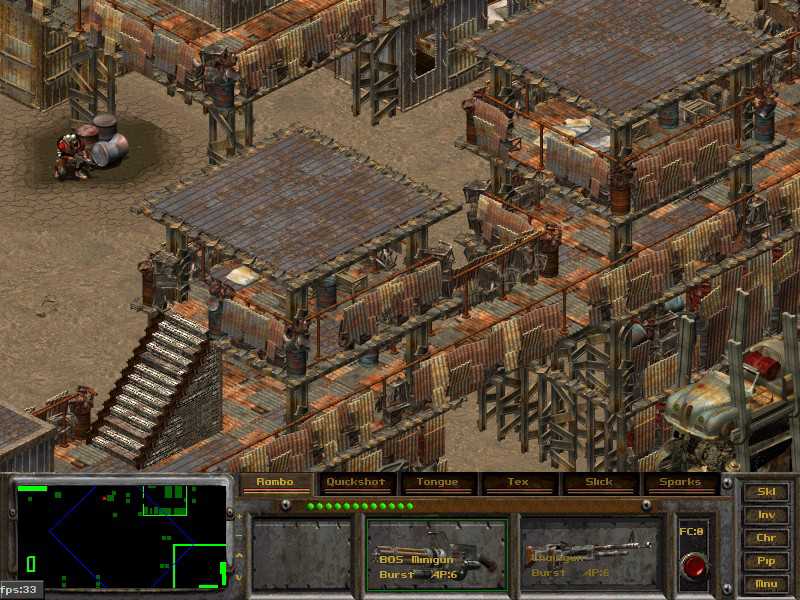Click on the green minimap display

point(121,536)
